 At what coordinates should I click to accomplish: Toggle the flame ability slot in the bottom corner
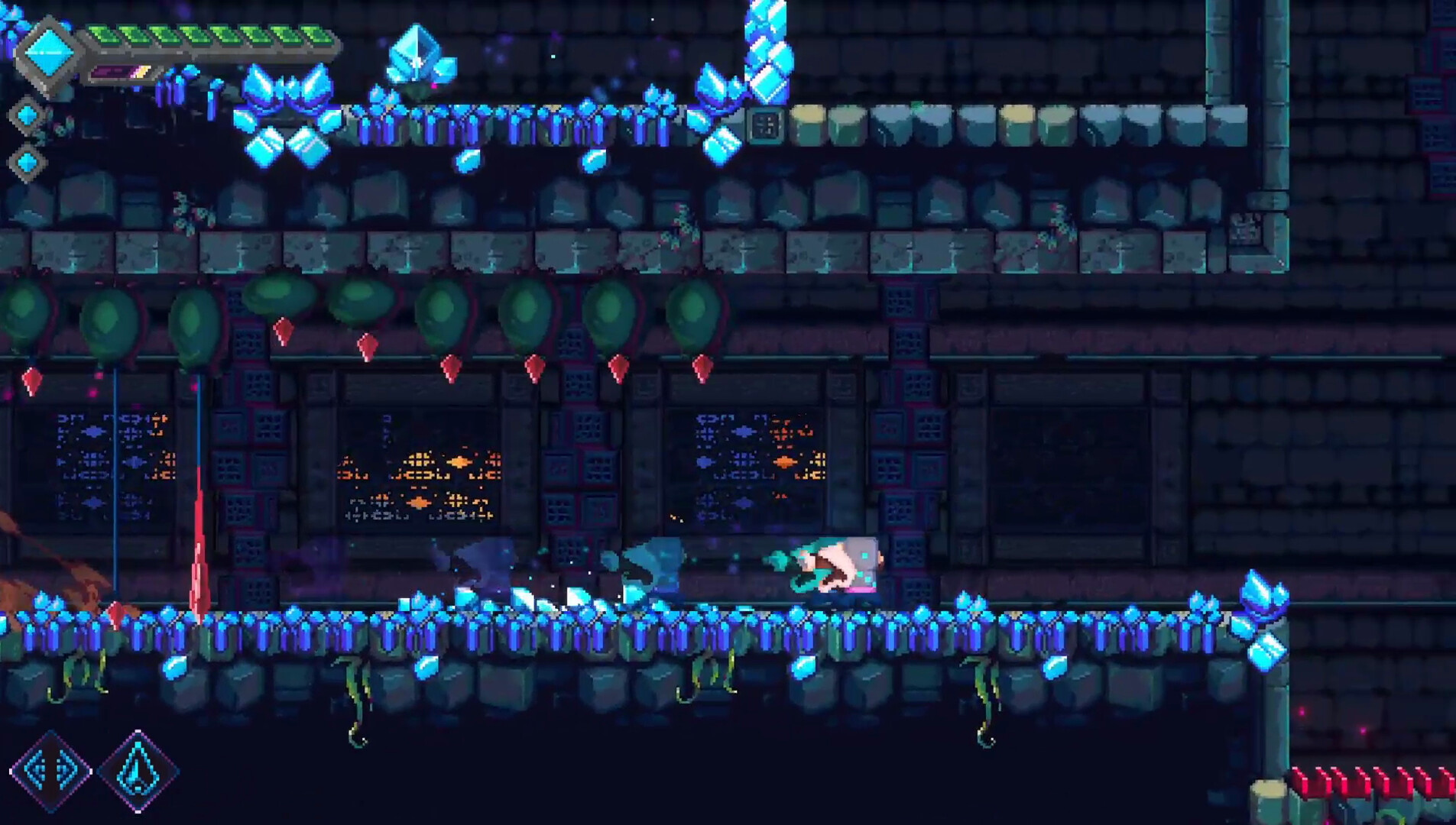[x=138, y=772]
